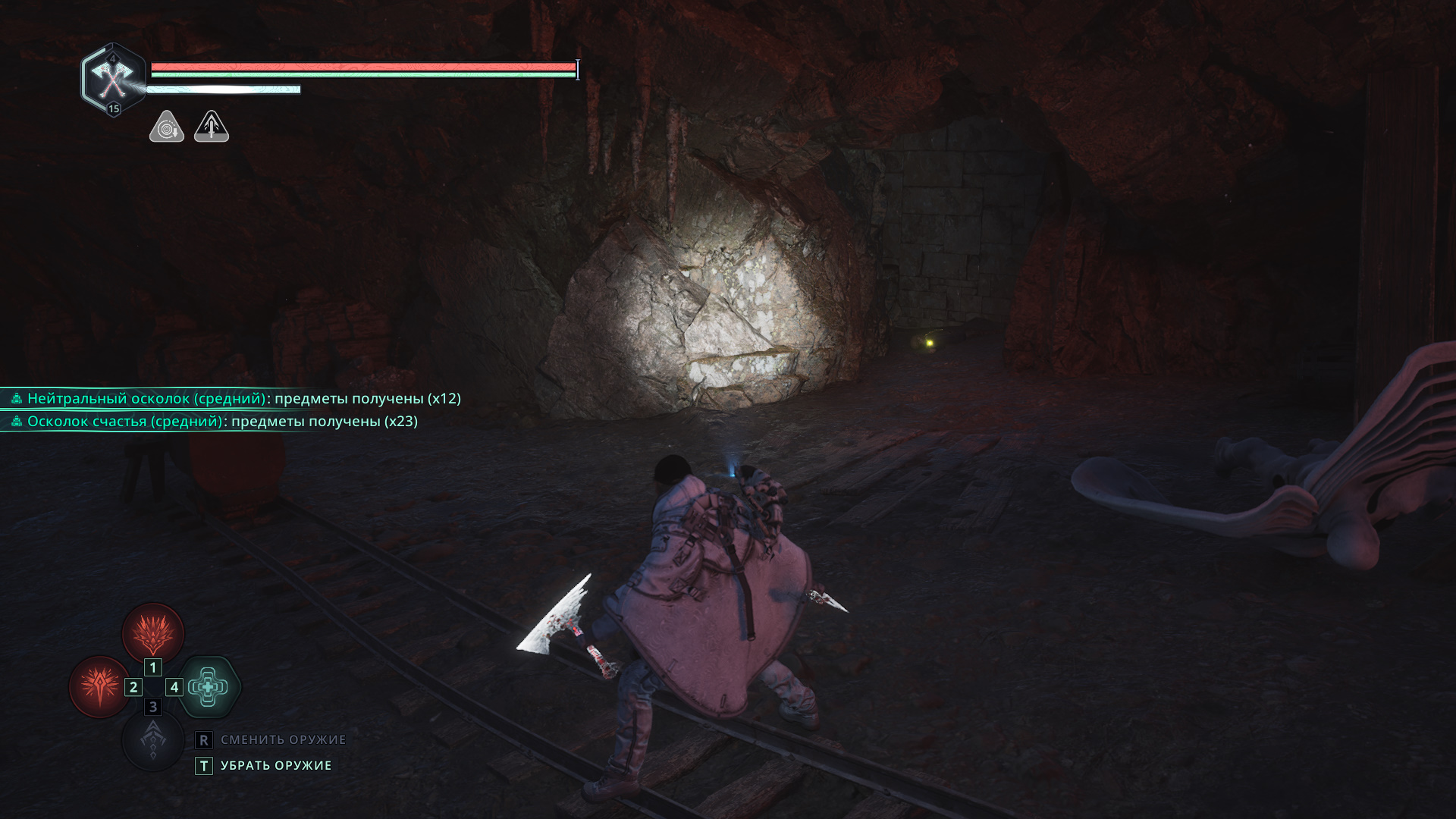Activate the red dragon-head skill in slot 1

tap(153, 633)
